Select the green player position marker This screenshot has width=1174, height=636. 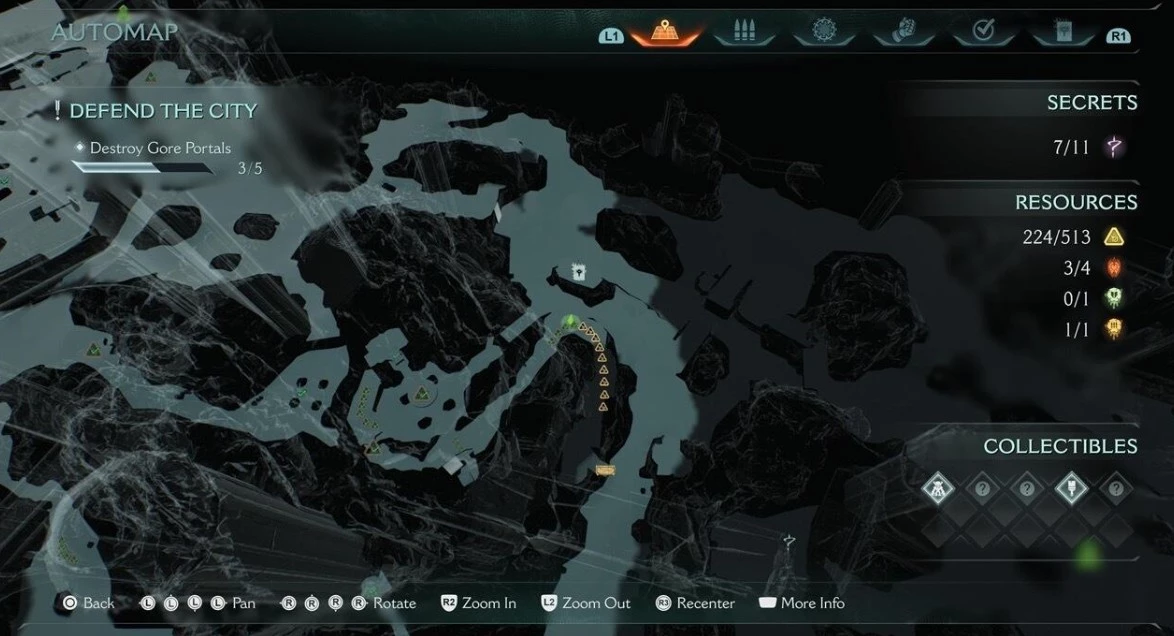pos(570,322)
